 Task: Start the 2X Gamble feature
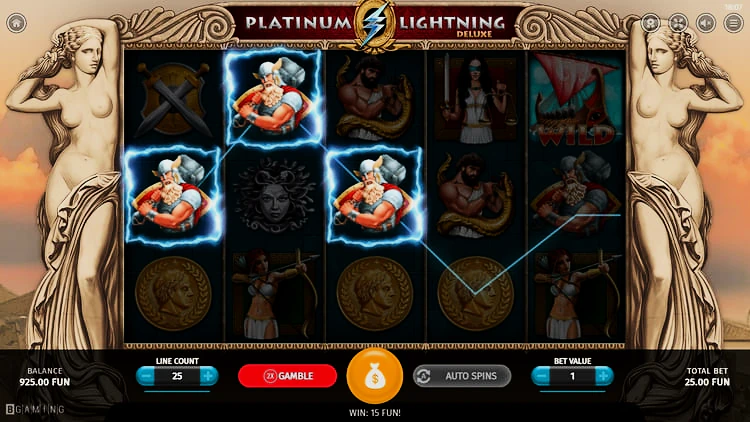tap(288, 376)
